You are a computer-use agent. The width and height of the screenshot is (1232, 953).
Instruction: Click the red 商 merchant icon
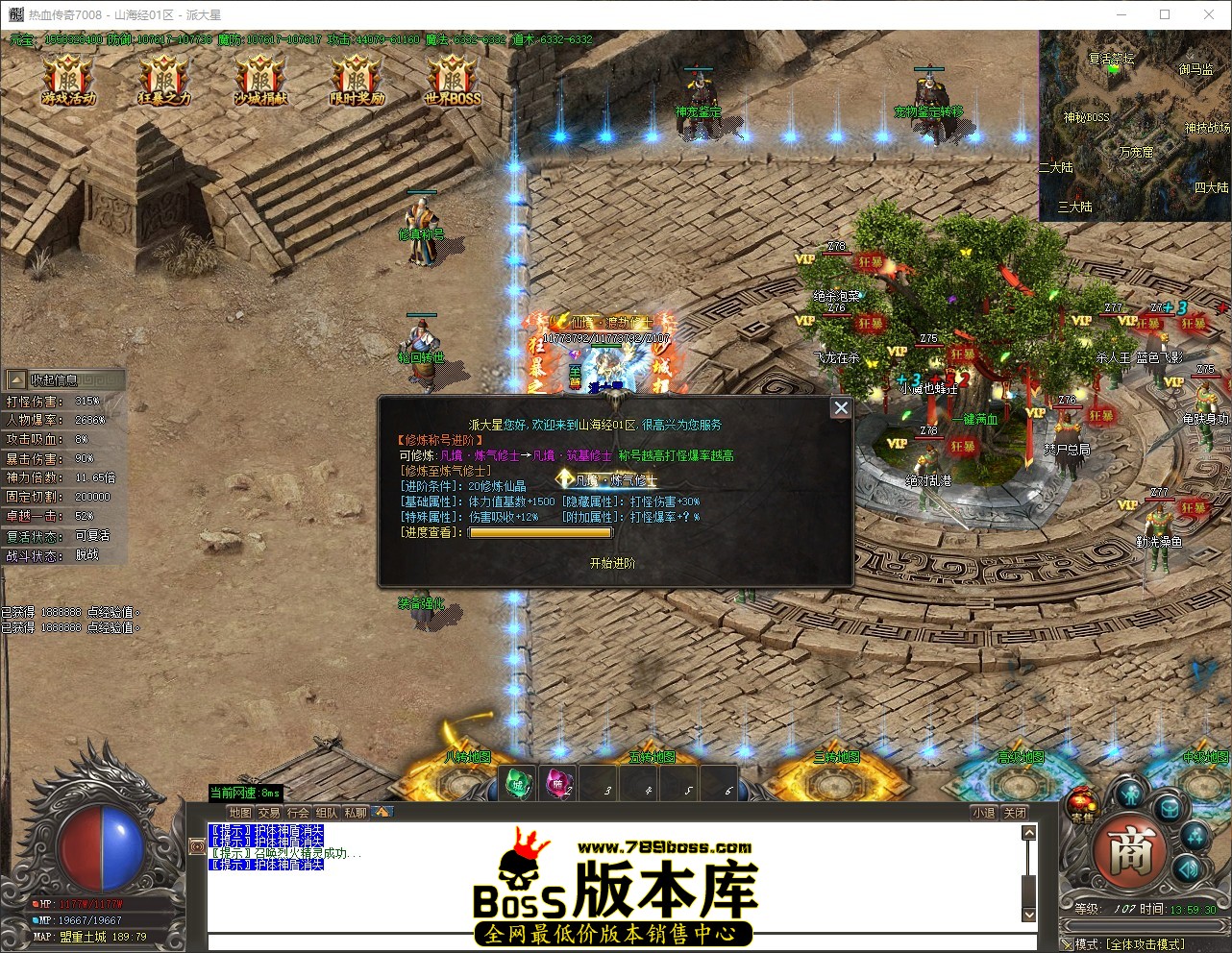point(1130,848)
